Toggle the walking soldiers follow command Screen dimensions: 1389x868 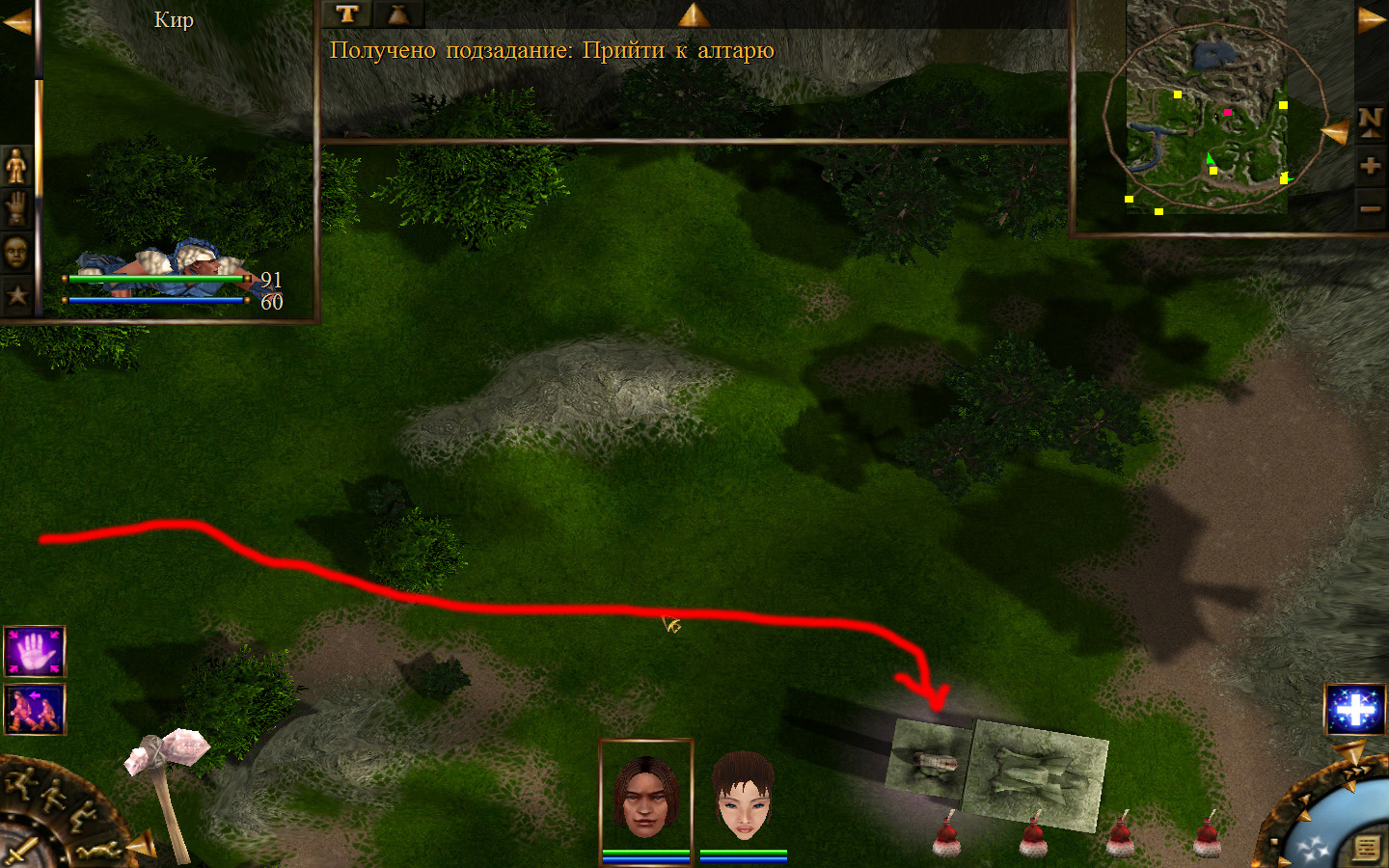pos(35,709)
